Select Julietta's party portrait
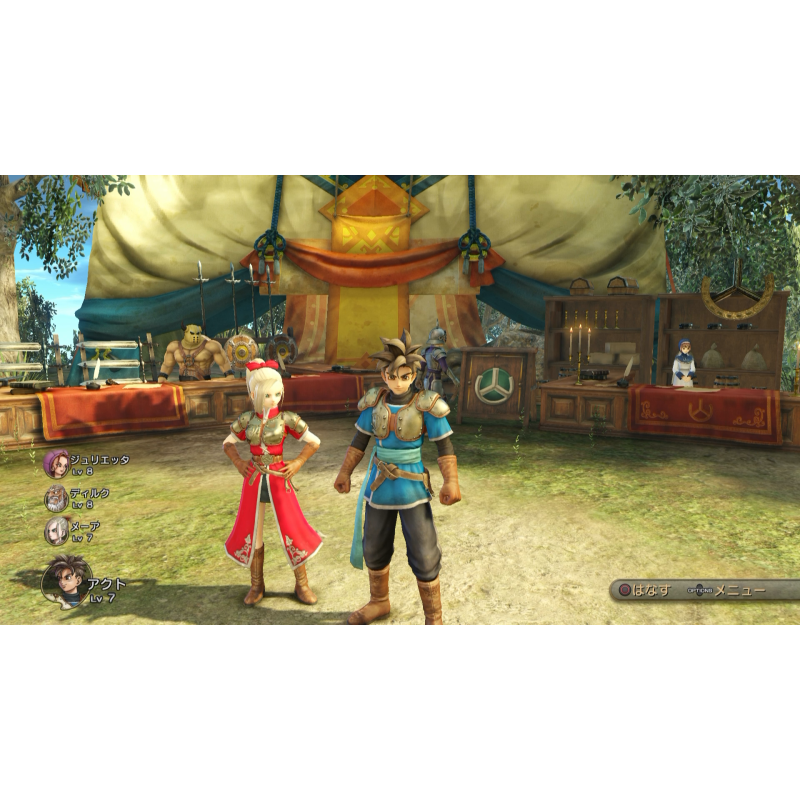The height and width of the screenshot is (800, 800). point(56,464)
